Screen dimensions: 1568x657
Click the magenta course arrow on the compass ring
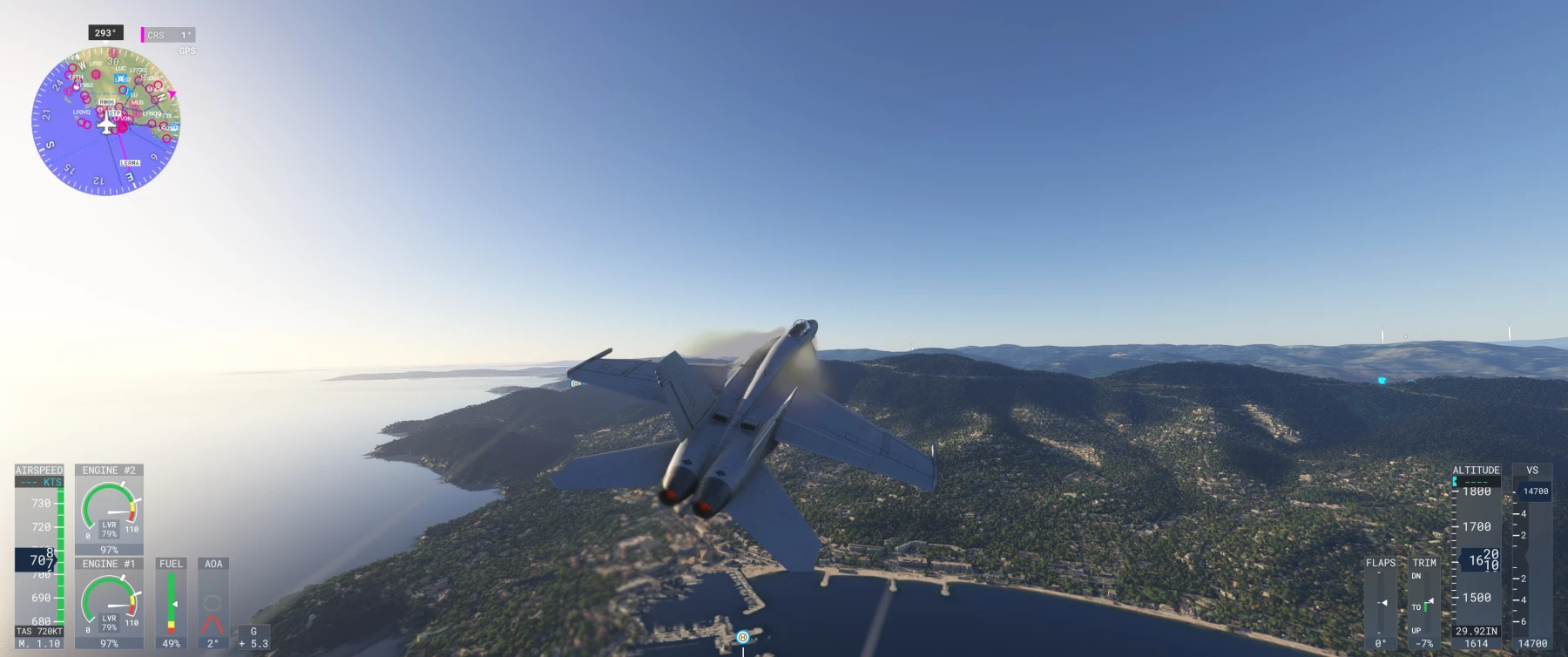(x=173, y=93)
